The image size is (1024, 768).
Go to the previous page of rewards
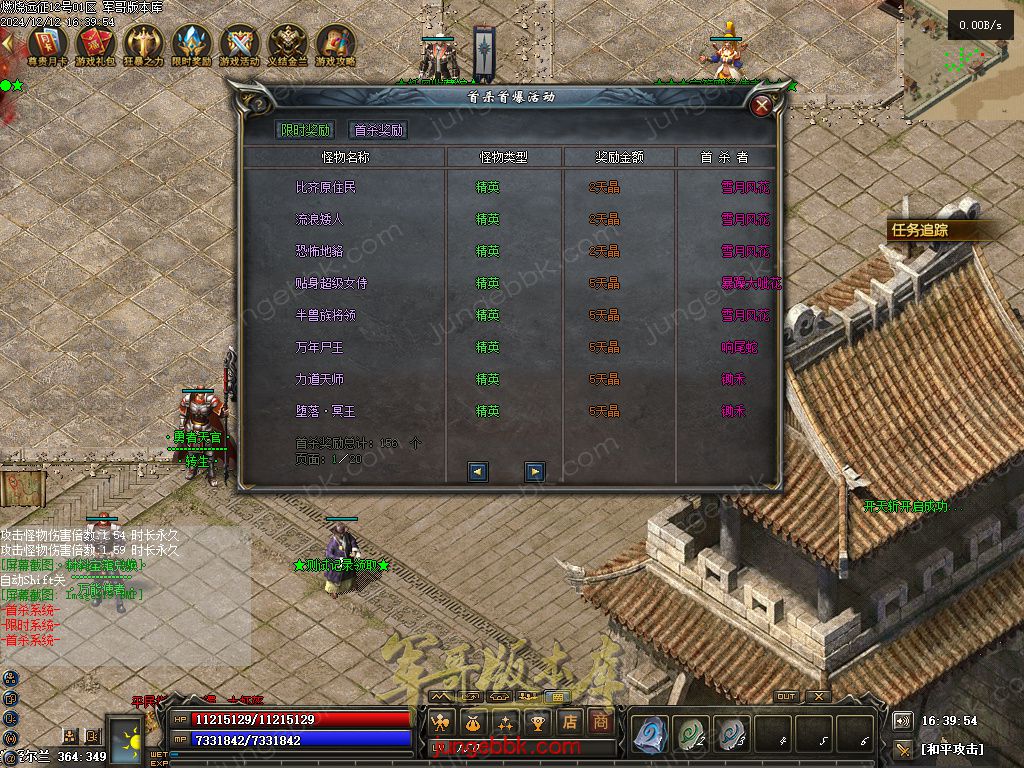[478, 471]
